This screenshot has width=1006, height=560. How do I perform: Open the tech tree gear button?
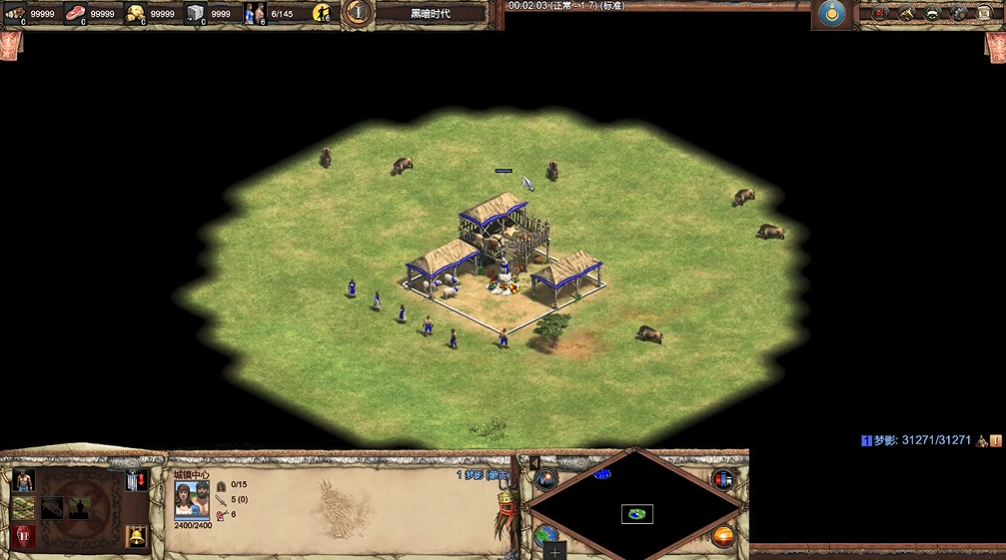pos(958,13)
